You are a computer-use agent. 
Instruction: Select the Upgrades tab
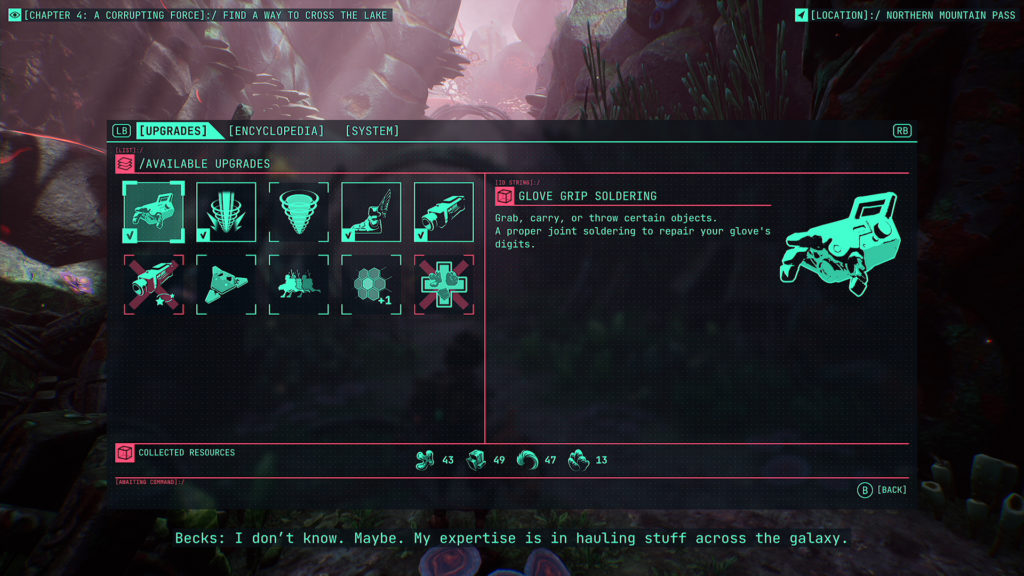coord(173,131)
